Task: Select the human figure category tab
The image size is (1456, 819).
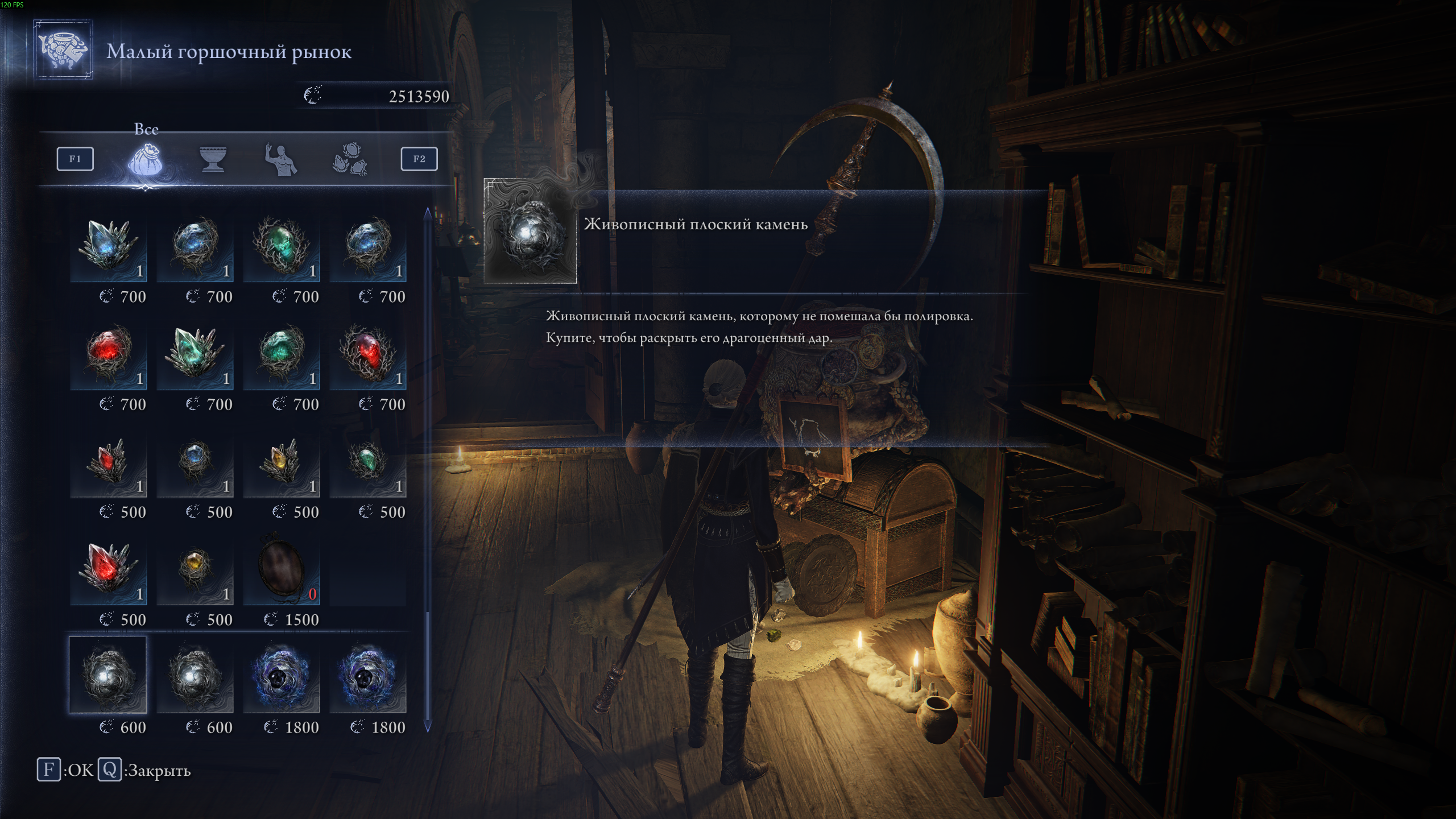Action: [x=282, y=159]
